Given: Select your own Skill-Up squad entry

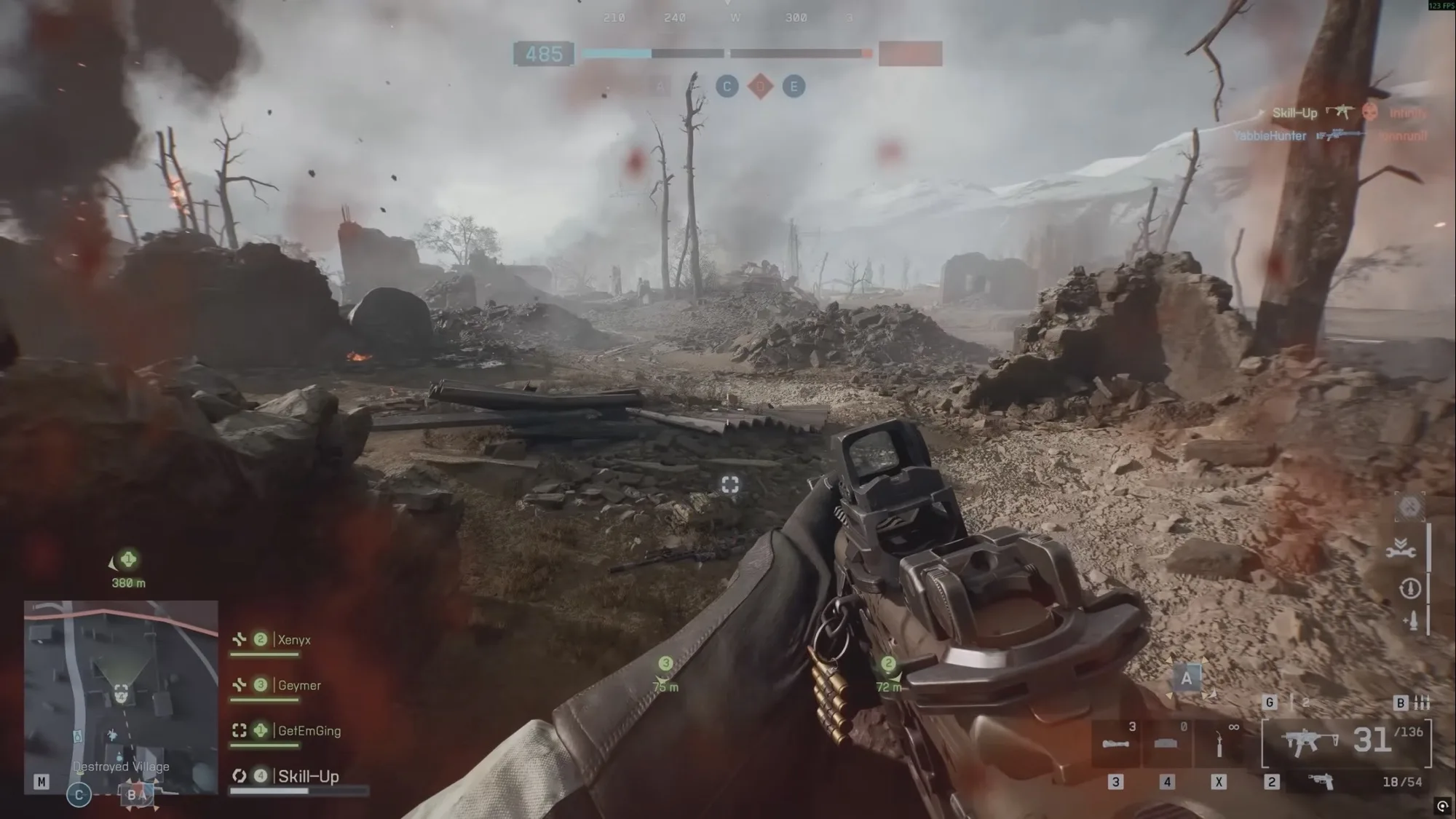Looking at the screenshot, I should point(308,776).
